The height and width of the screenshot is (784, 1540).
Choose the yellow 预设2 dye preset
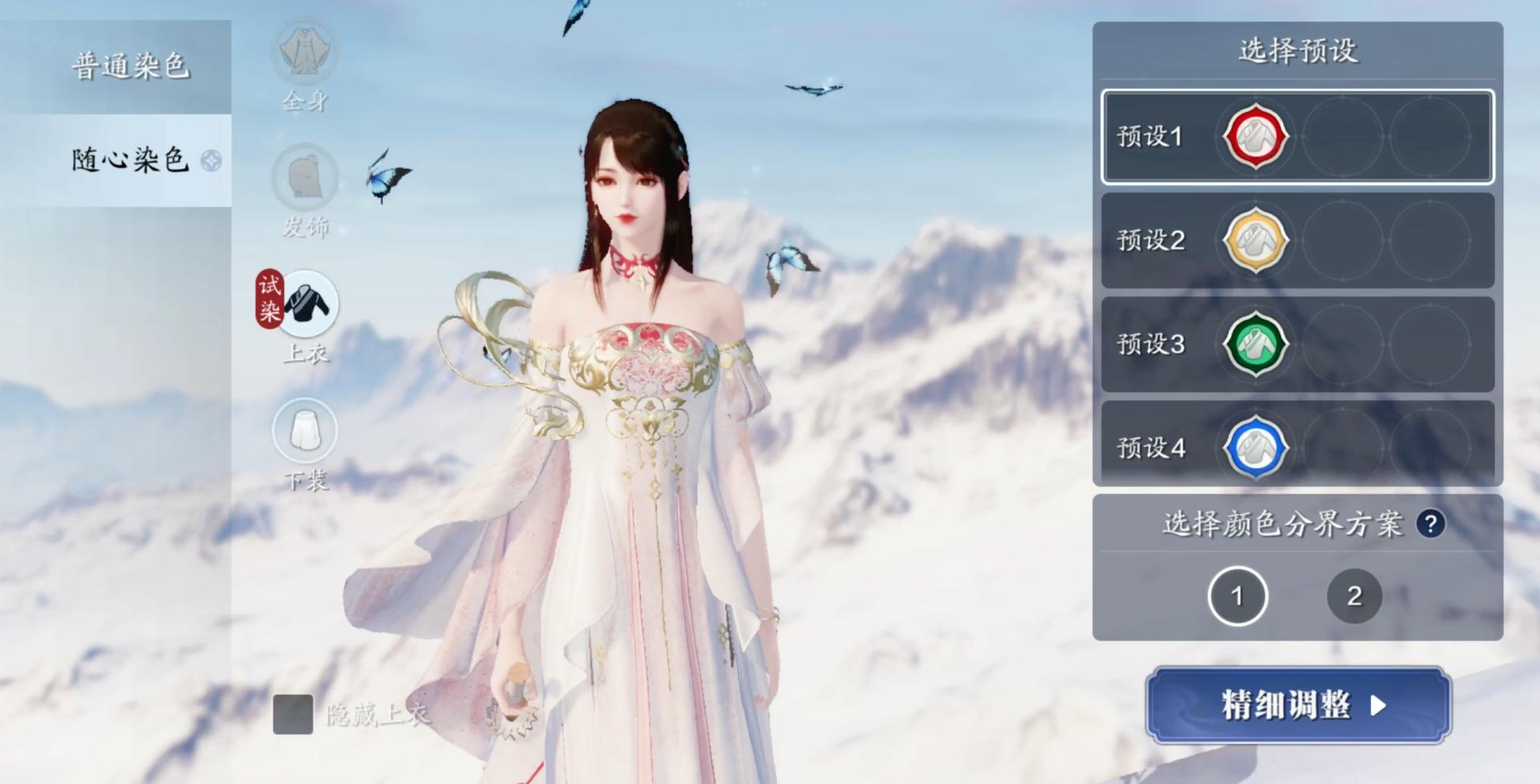[1255, 240]
